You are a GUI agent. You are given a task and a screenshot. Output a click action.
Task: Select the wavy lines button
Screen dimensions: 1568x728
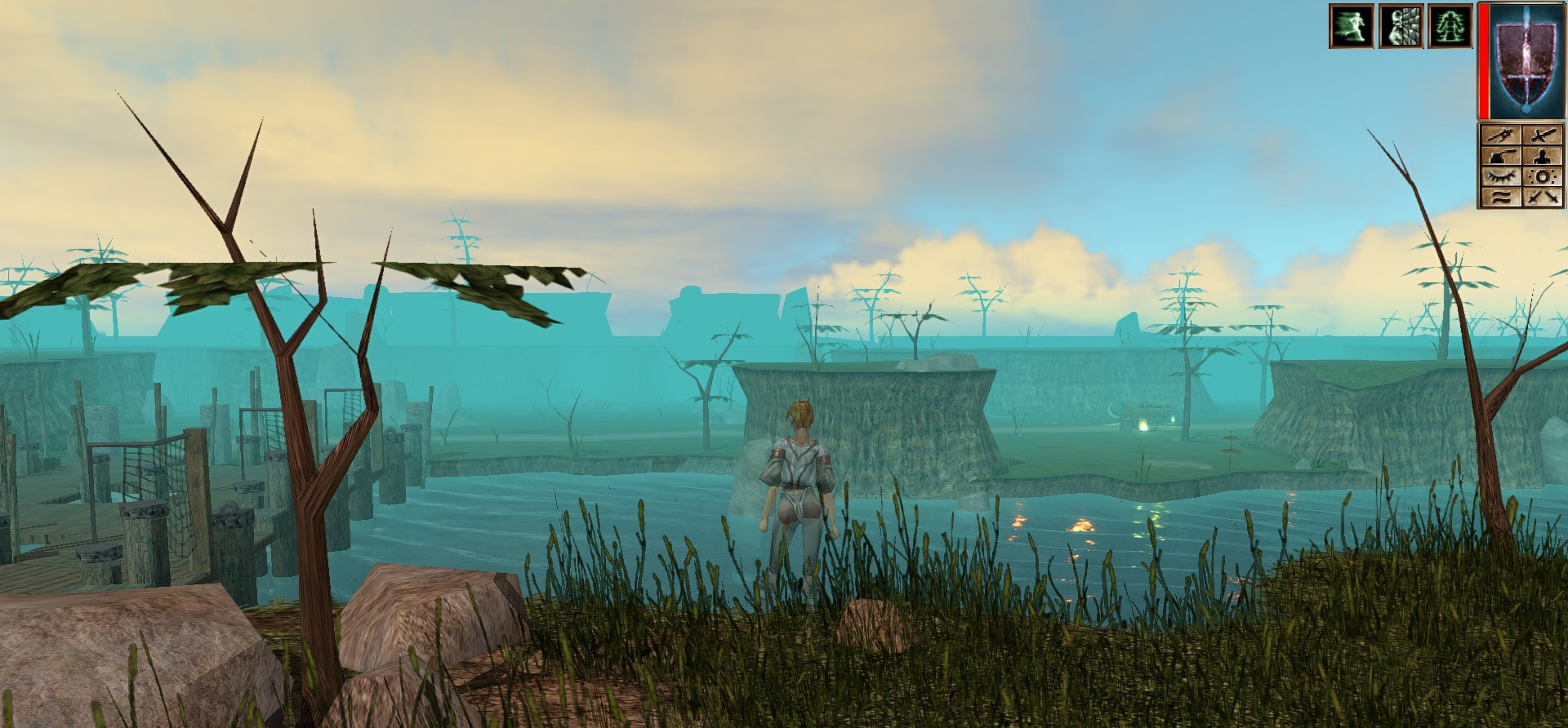pyautogui.click(x=1501, y=197)
